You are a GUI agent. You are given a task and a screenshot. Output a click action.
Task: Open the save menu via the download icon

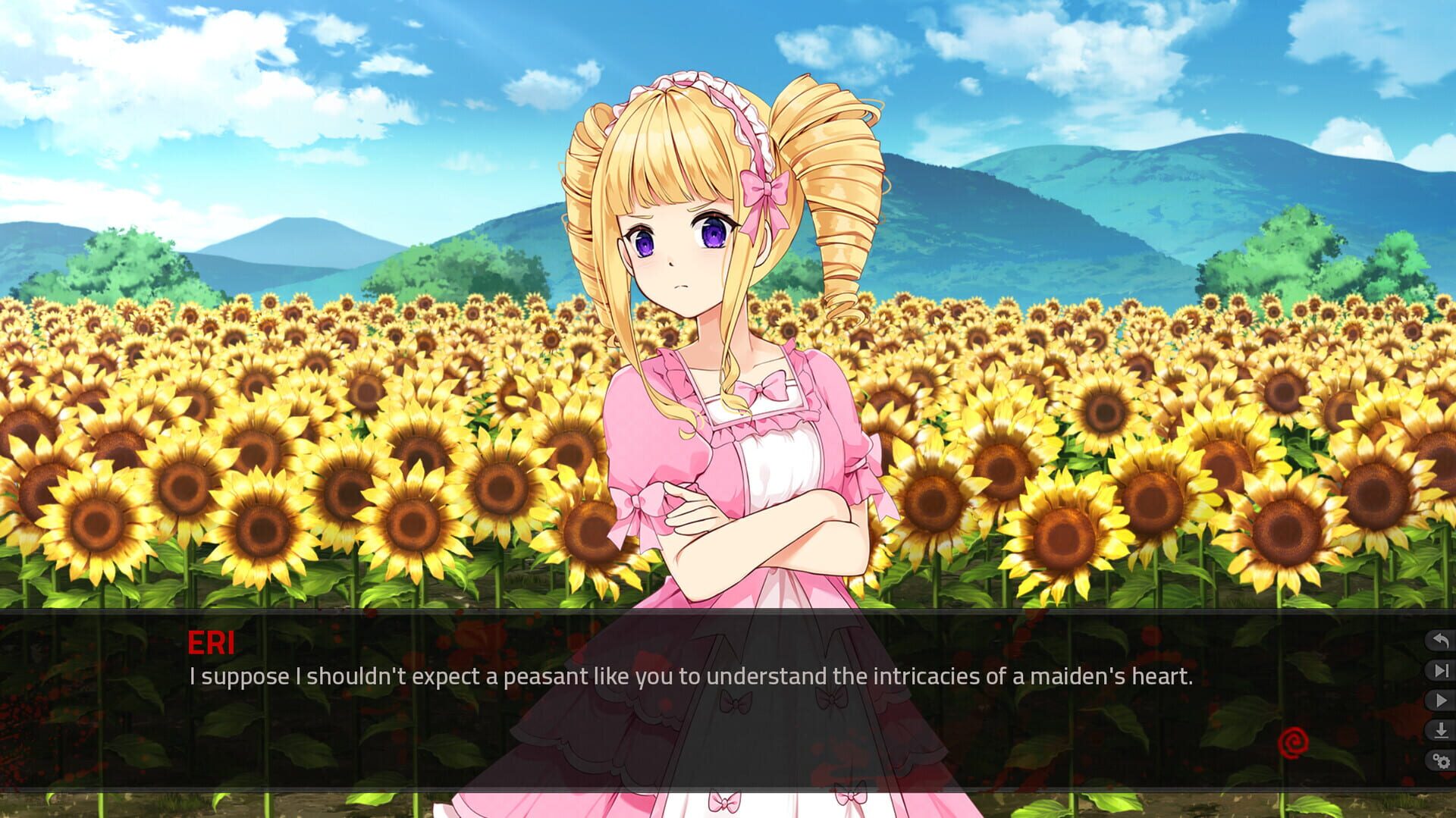(1440, 729)
